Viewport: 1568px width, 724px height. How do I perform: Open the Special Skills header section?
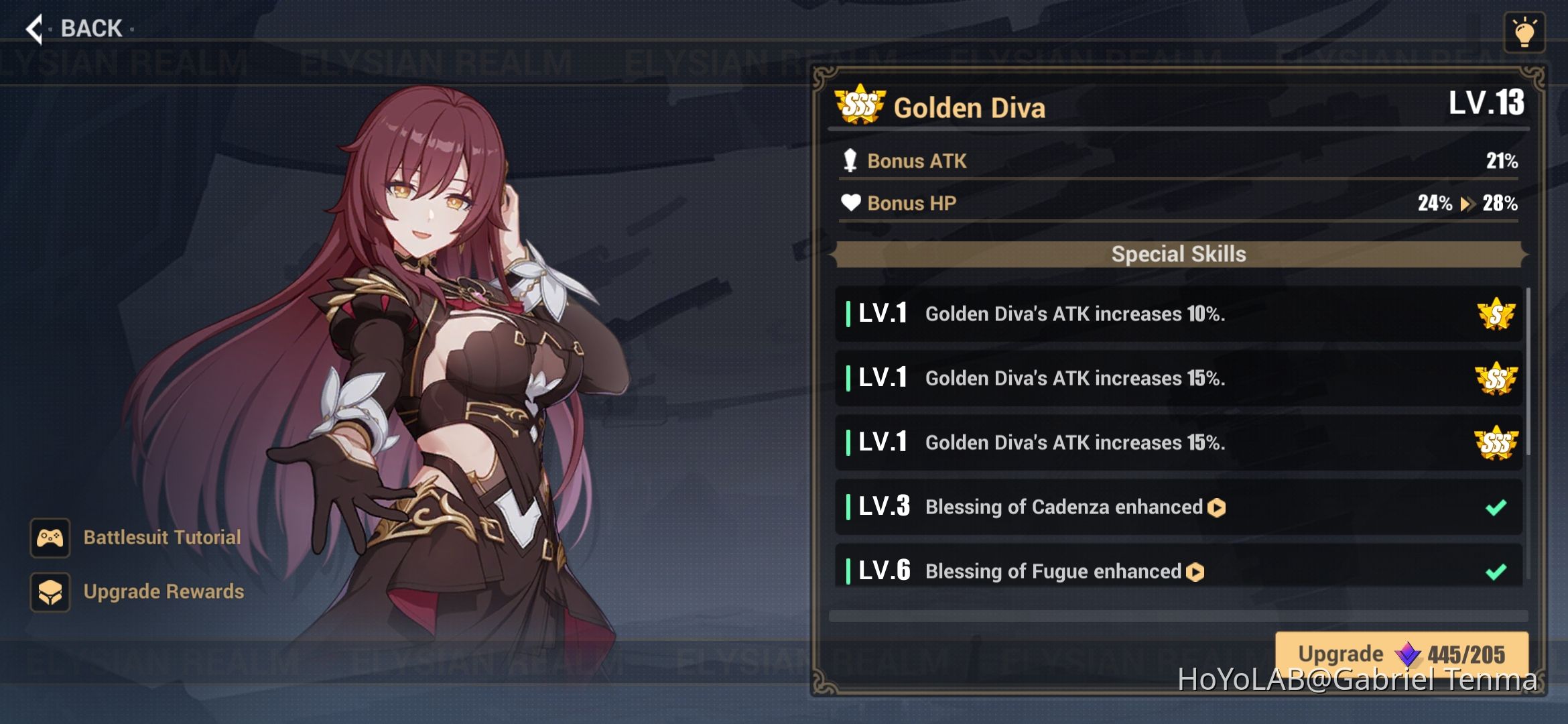tap(1177, 254)
